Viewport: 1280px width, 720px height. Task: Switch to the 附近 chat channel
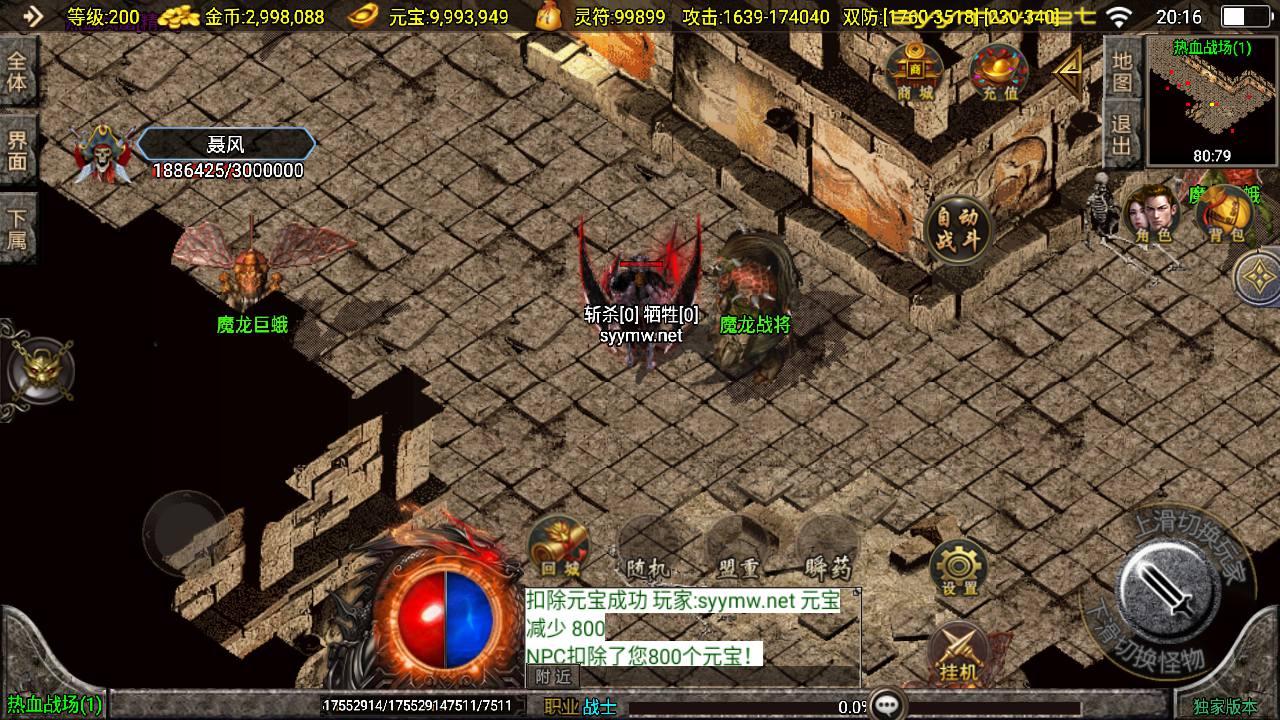(x=554, y=676)
